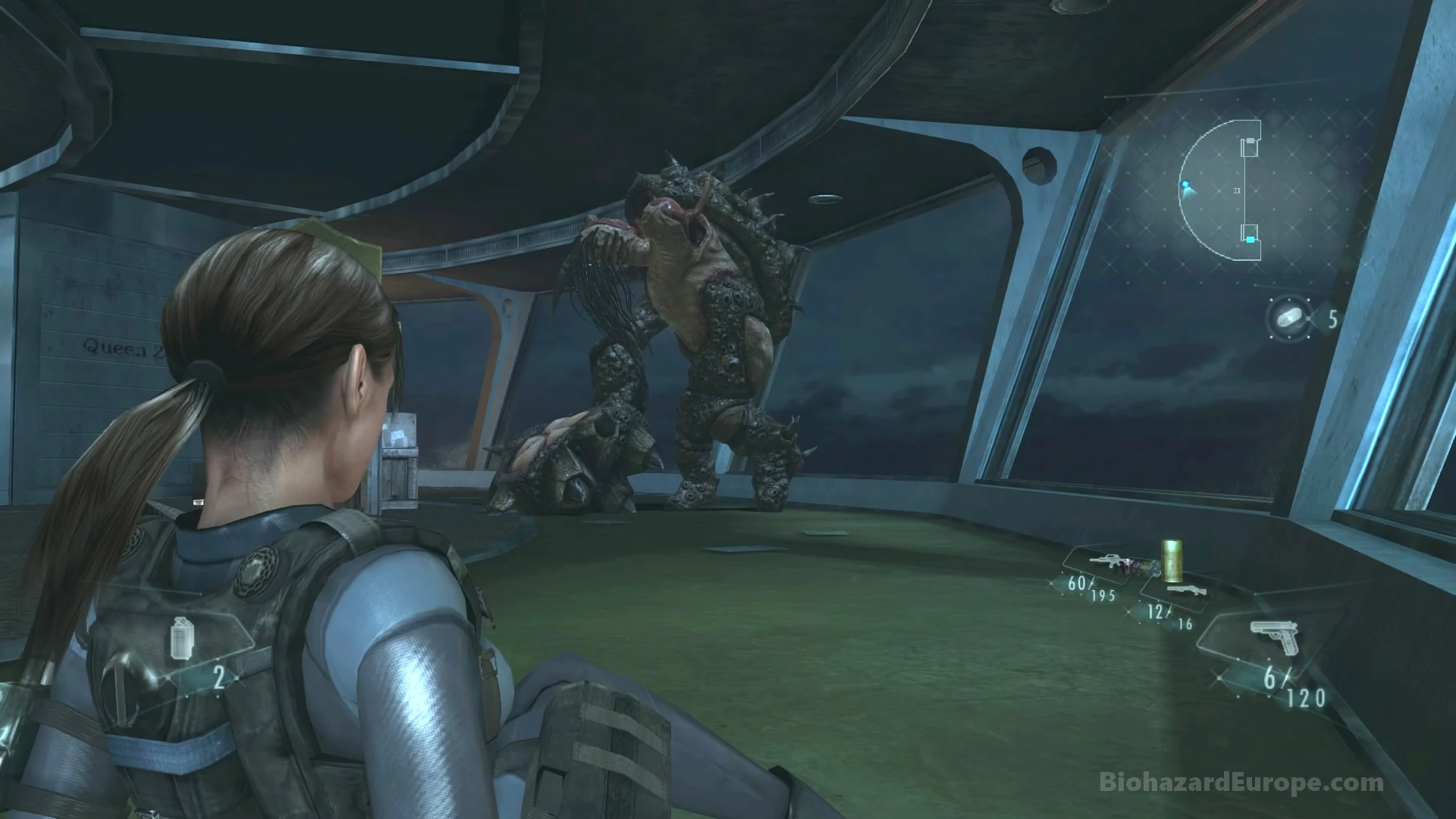The height and width of the screenshot is (819, 1456).
Task: Choose the handgun weapon slot
Action: tap(1273, 637)
